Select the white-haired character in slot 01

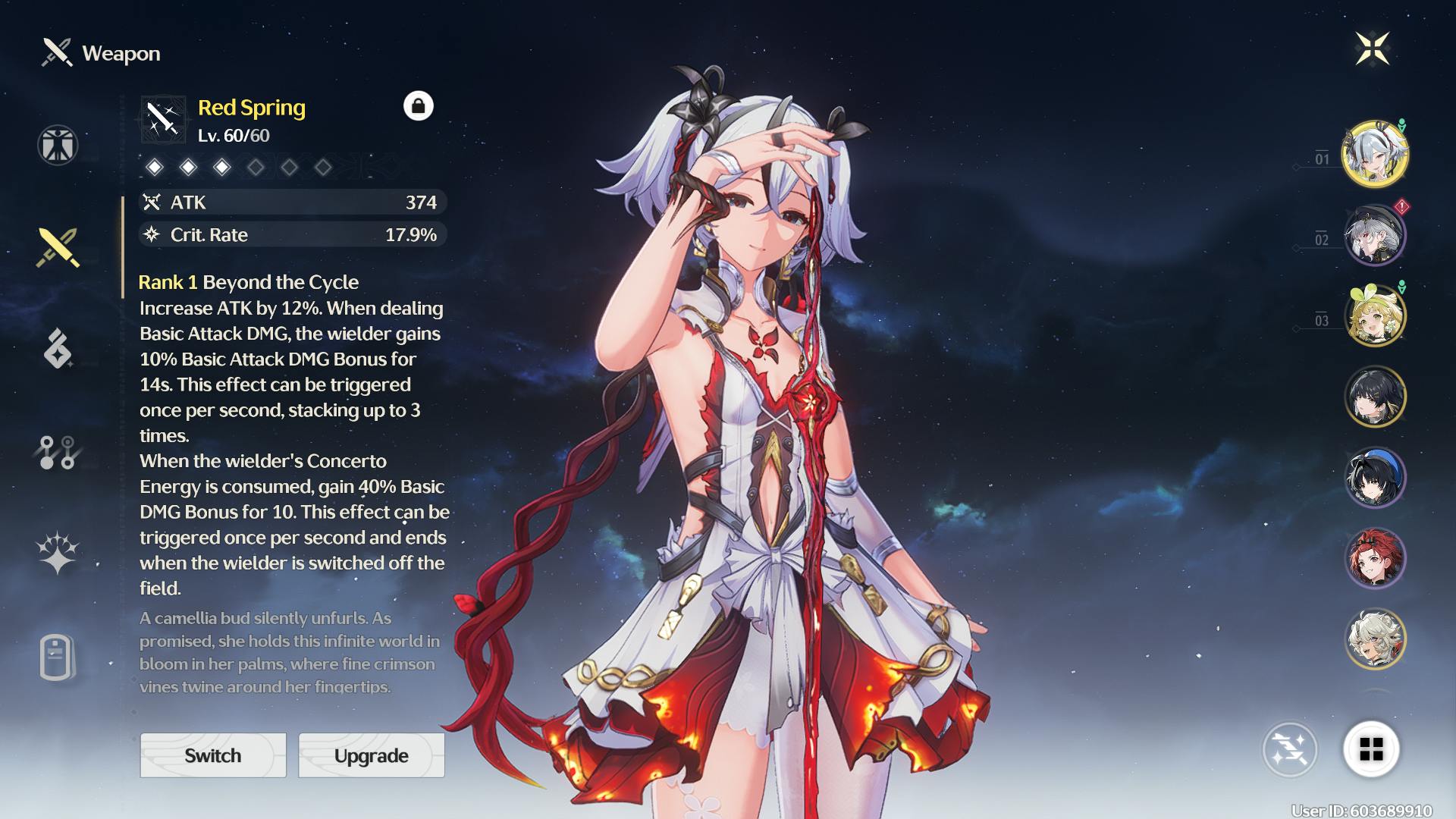(1375, 154)
